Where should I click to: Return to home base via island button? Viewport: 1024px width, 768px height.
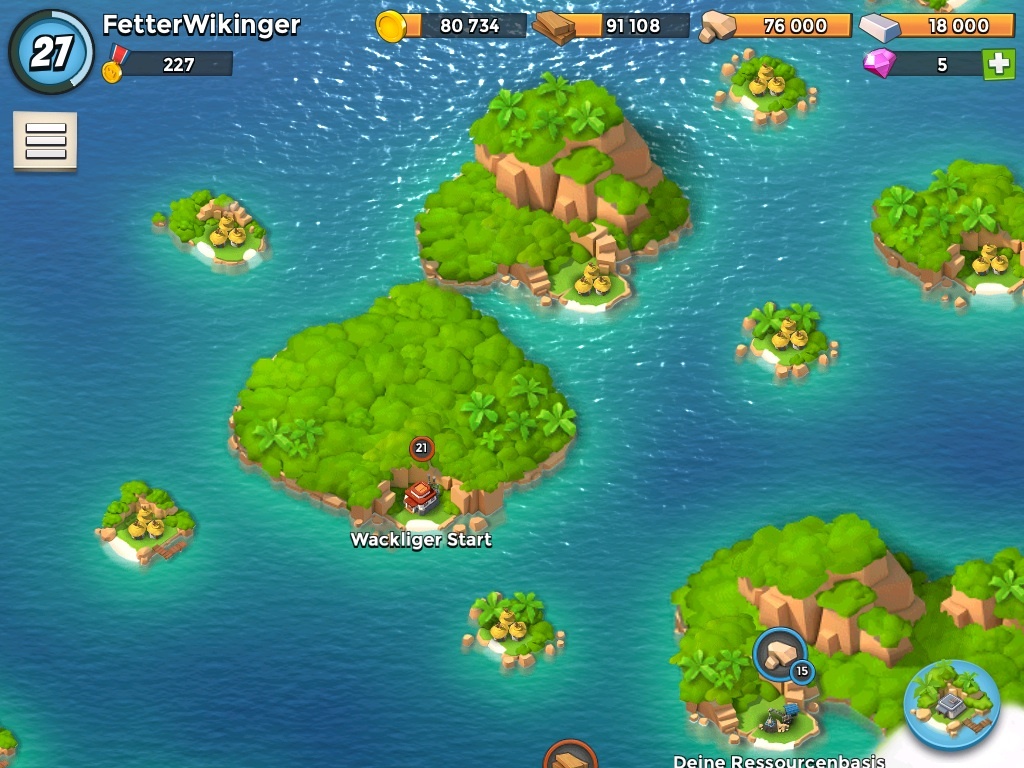pyautogui.click(x=951, y=705)
